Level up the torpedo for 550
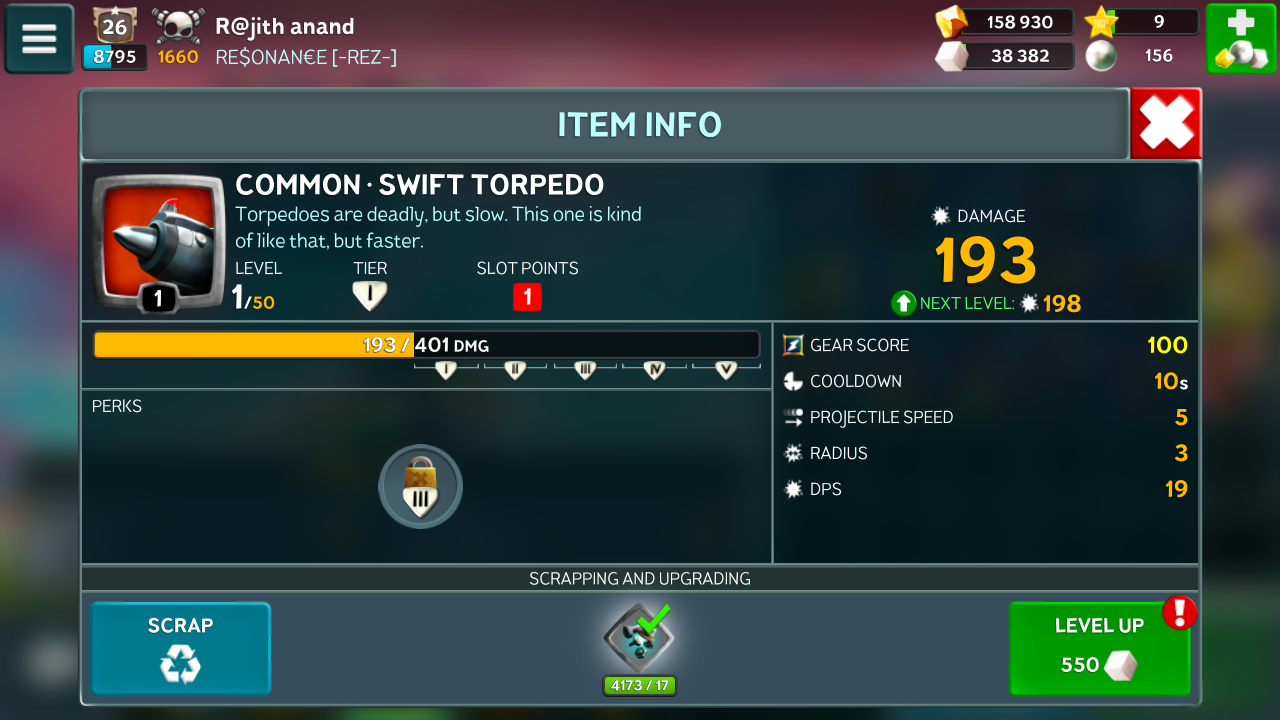Image resolution: width=1280 pixels, height=720 pixels. [1099, 648]
